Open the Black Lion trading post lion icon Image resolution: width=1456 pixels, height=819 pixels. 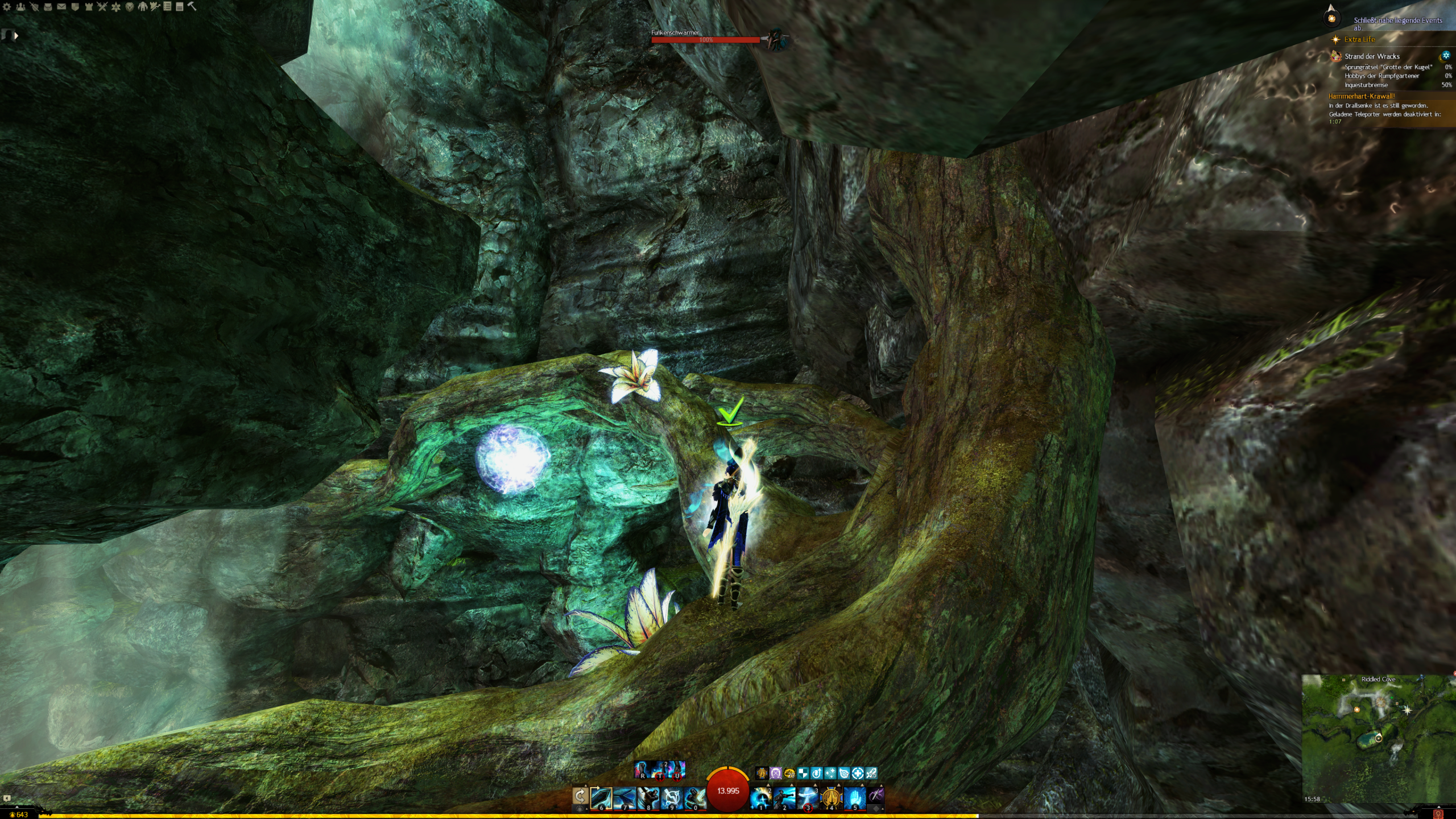tap(130, 7)
